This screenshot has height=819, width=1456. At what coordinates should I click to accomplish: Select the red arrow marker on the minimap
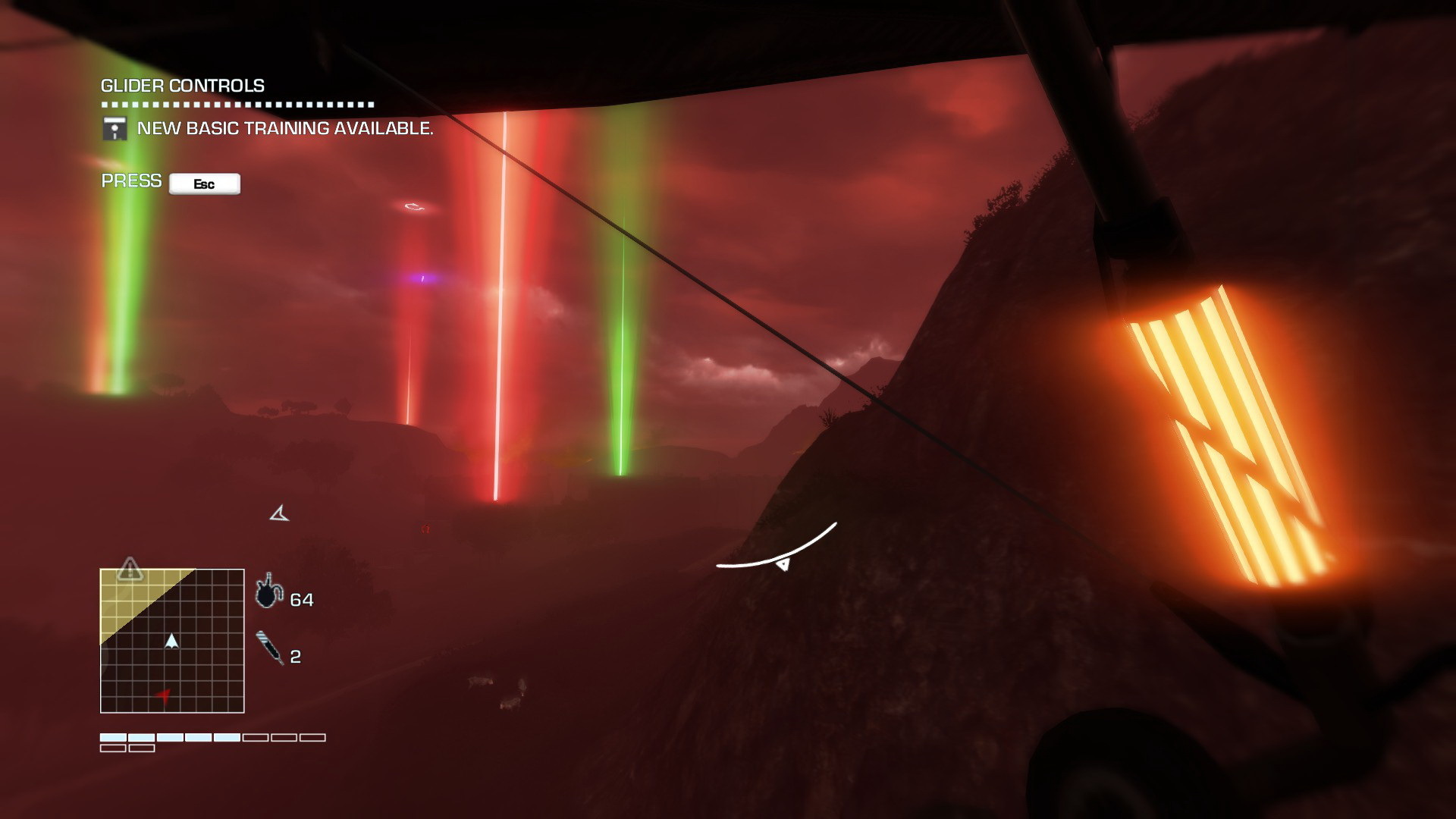coord(163,695)
